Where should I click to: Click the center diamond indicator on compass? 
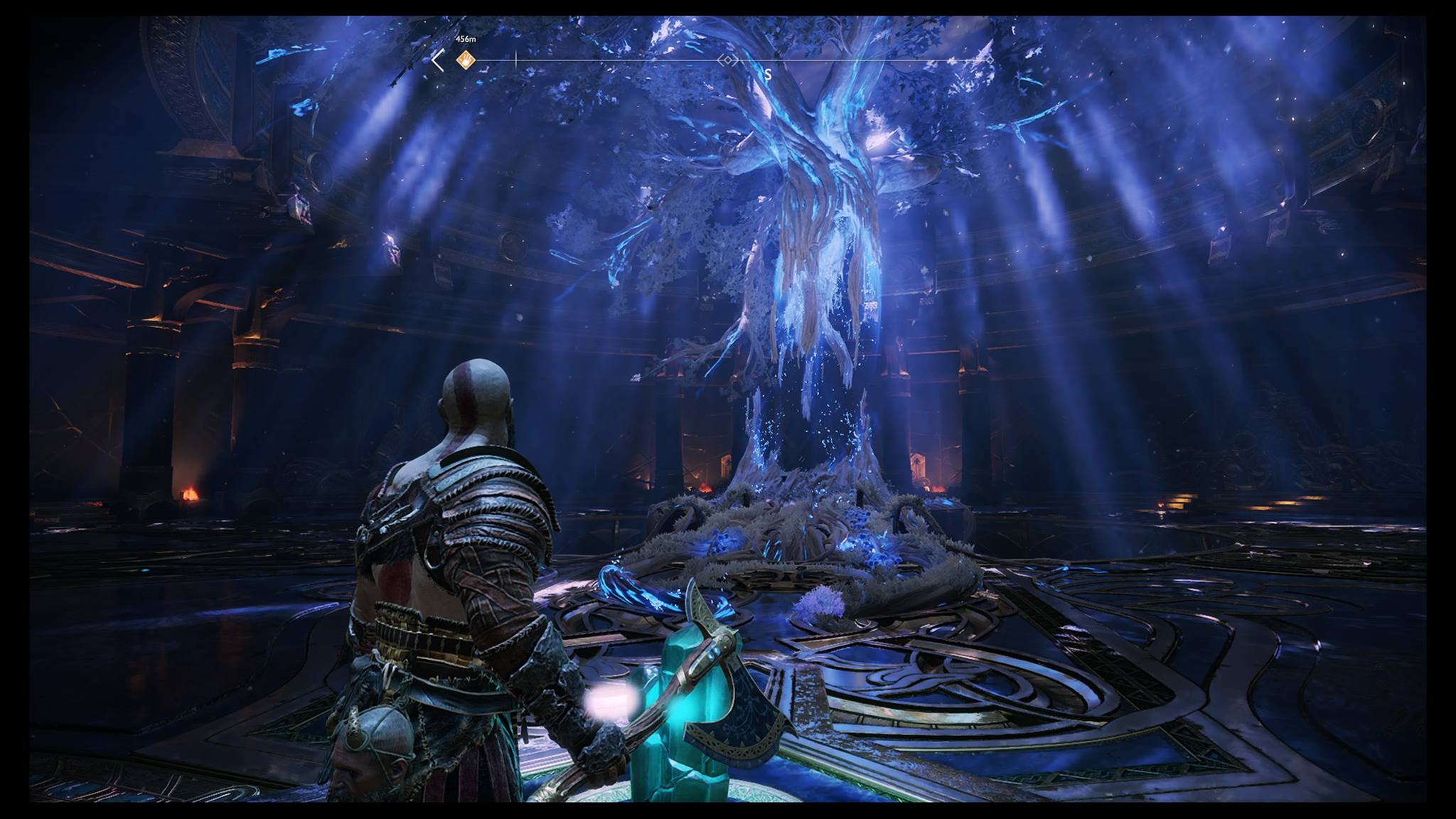click(727, 61)
